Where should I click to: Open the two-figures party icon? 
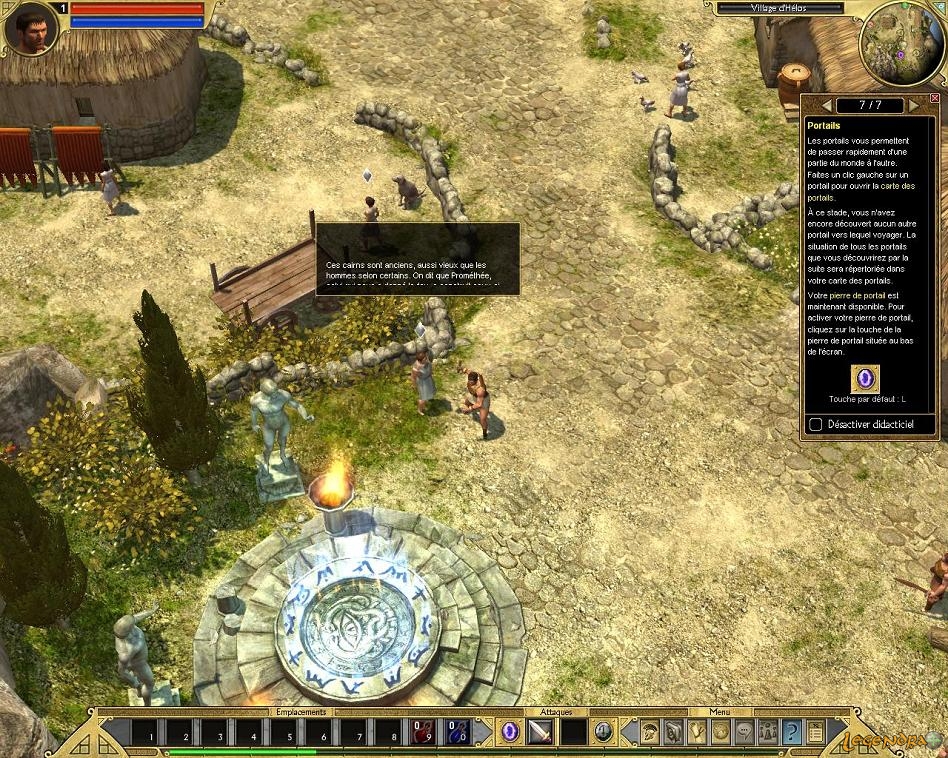pyautogui.click(x=767, y=732)
